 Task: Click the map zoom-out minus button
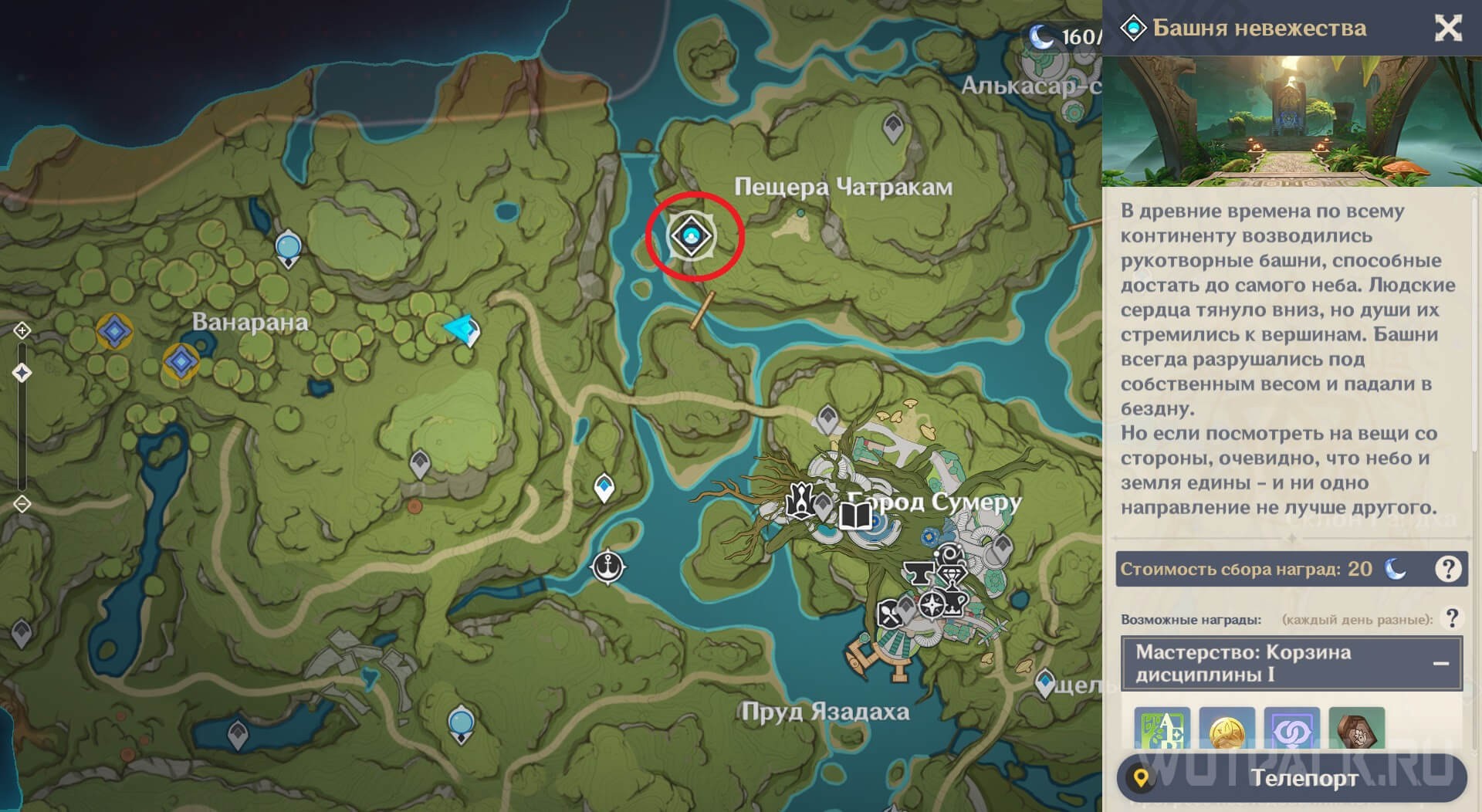click(x=22, y=504)
